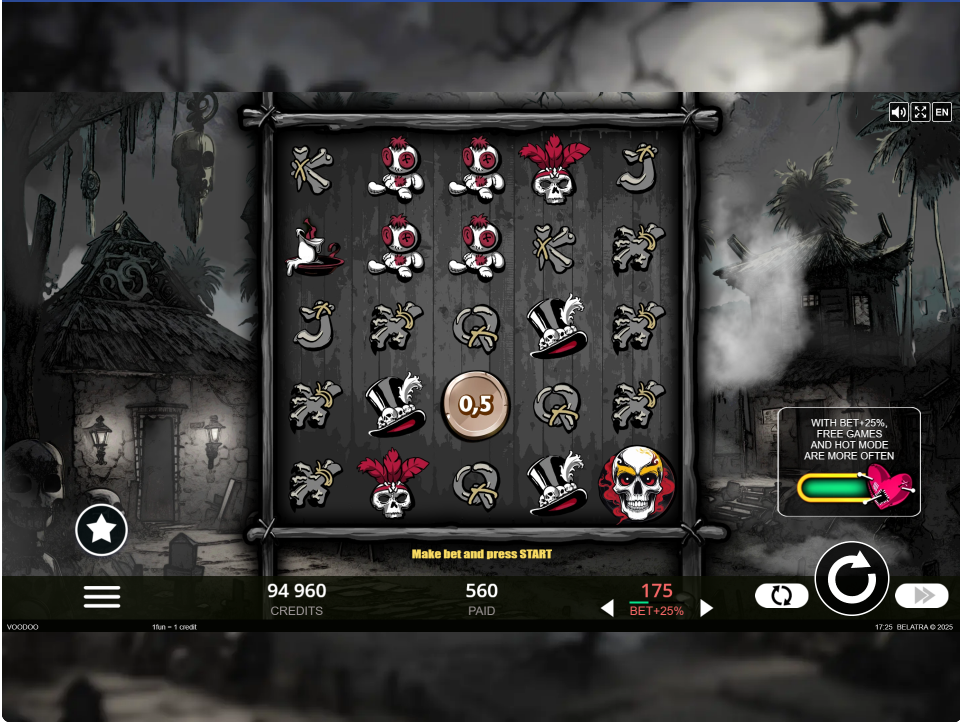Toggle autoplay mode
Screen dimensions: 960x723
tap(781, 596)
